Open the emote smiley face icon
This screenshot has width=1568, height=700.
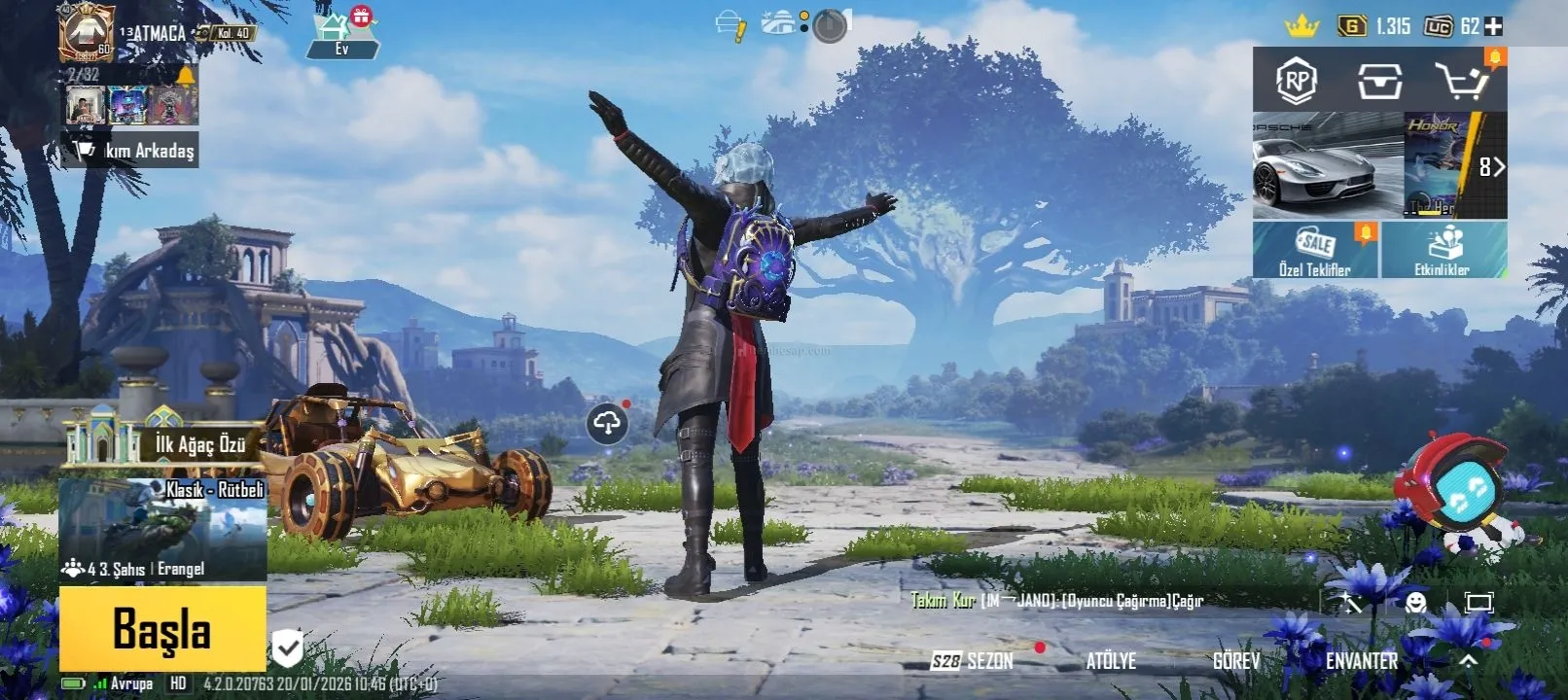click(1416, 603)
